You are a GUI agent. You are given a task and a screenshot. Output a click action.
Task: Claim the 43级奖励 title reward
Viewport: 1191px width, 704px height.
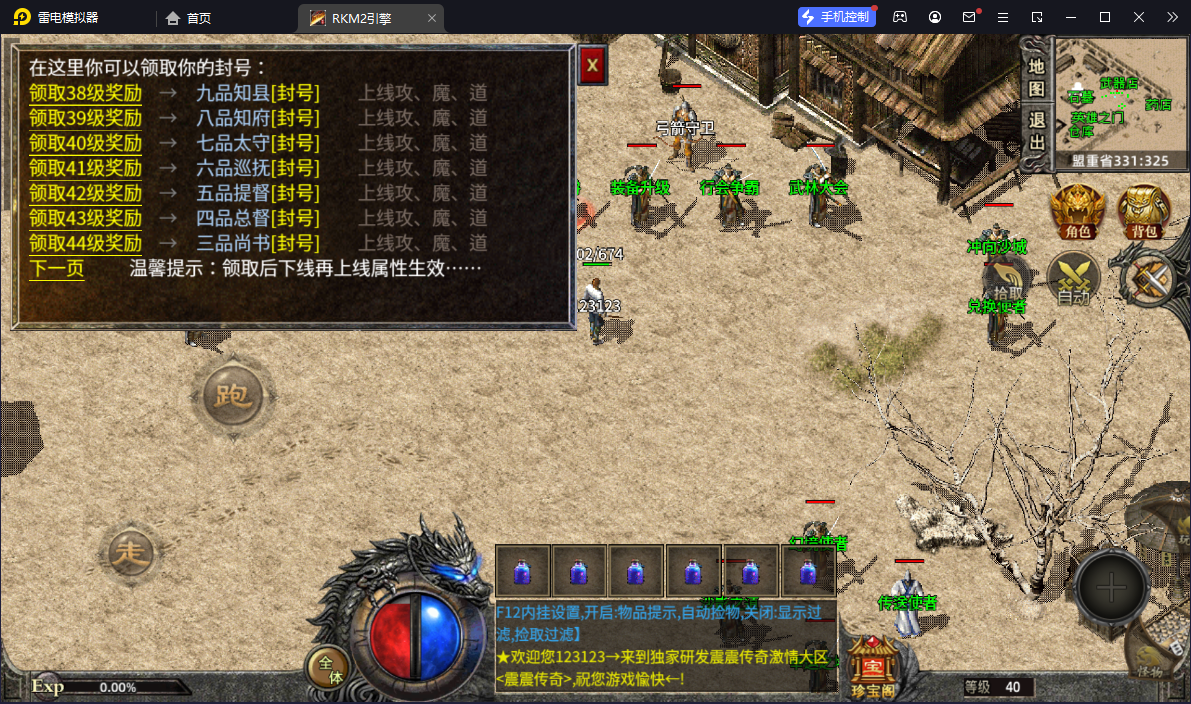click(85, 218)
